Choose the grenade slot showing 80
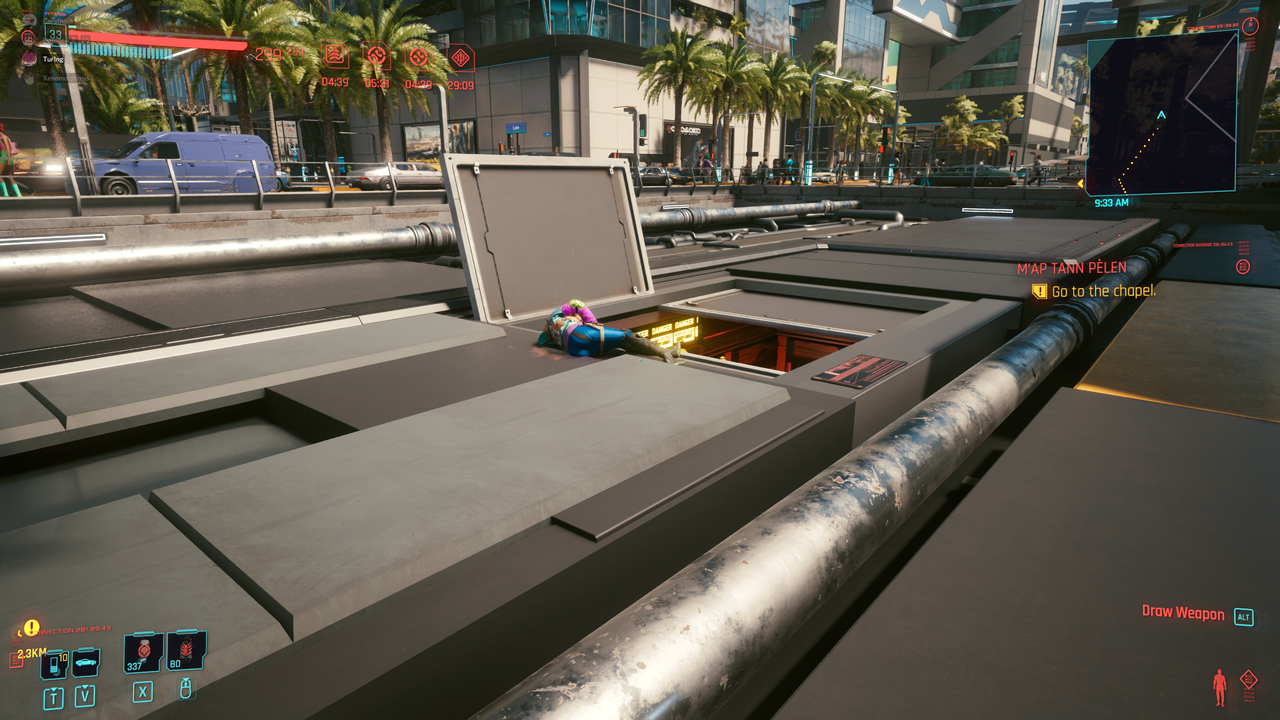Viewport: 1280px width, 720px height. pyautogui.click(x=186, y=651)
